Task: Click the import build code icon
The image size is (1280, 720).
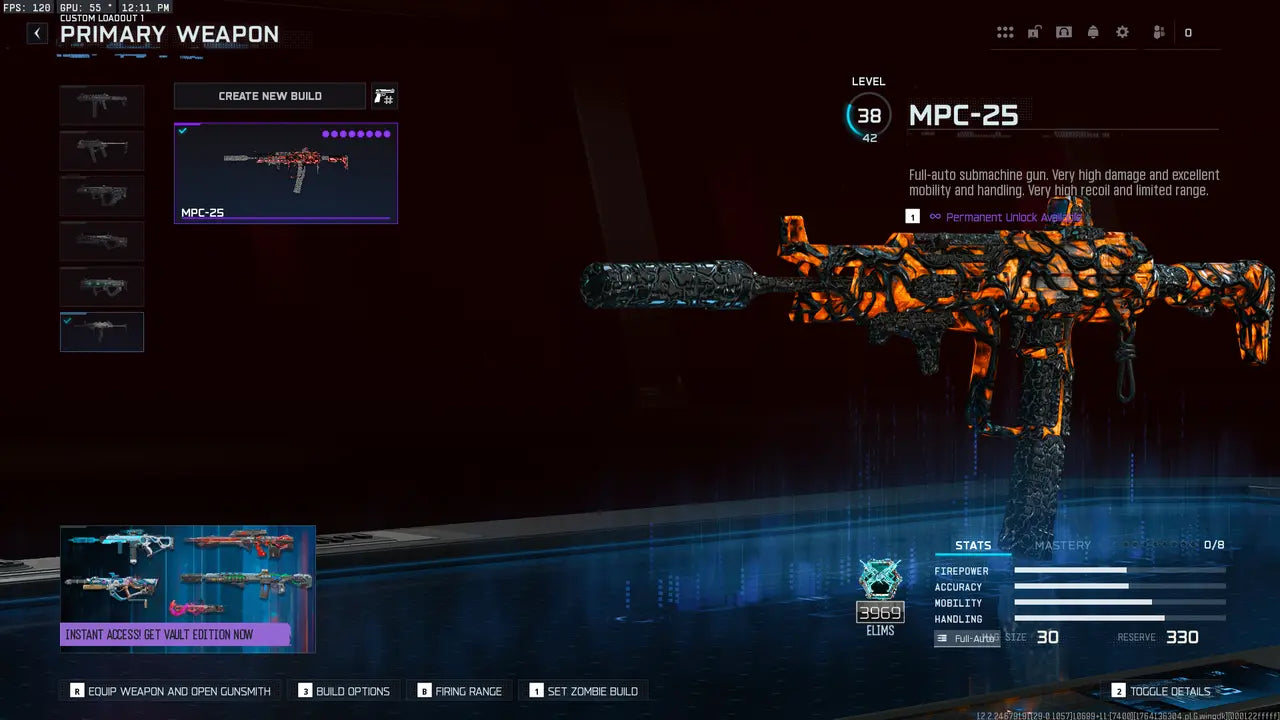Action: point(384,95)
